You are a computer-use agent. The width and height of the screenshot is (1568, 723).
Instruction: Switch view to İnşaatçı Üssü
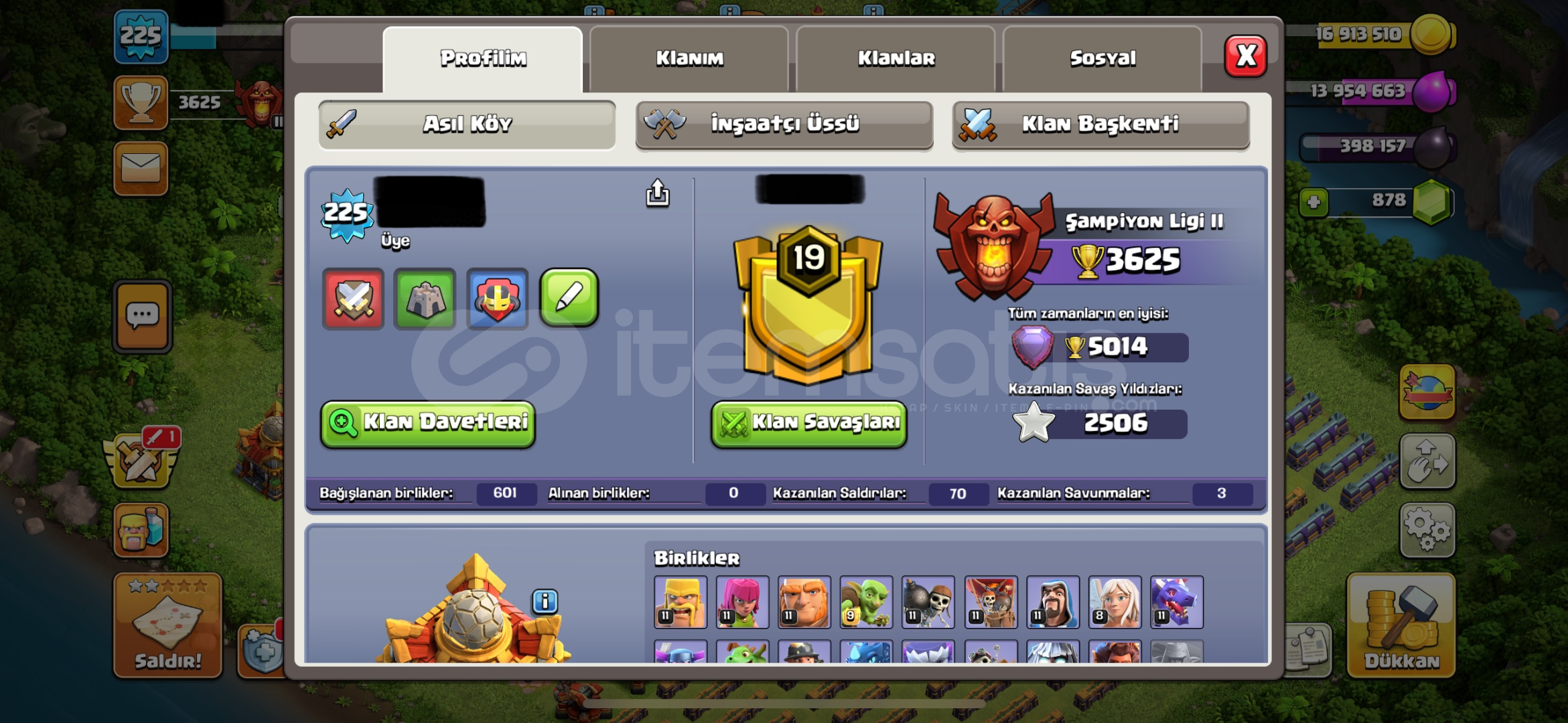pos(784,124)
